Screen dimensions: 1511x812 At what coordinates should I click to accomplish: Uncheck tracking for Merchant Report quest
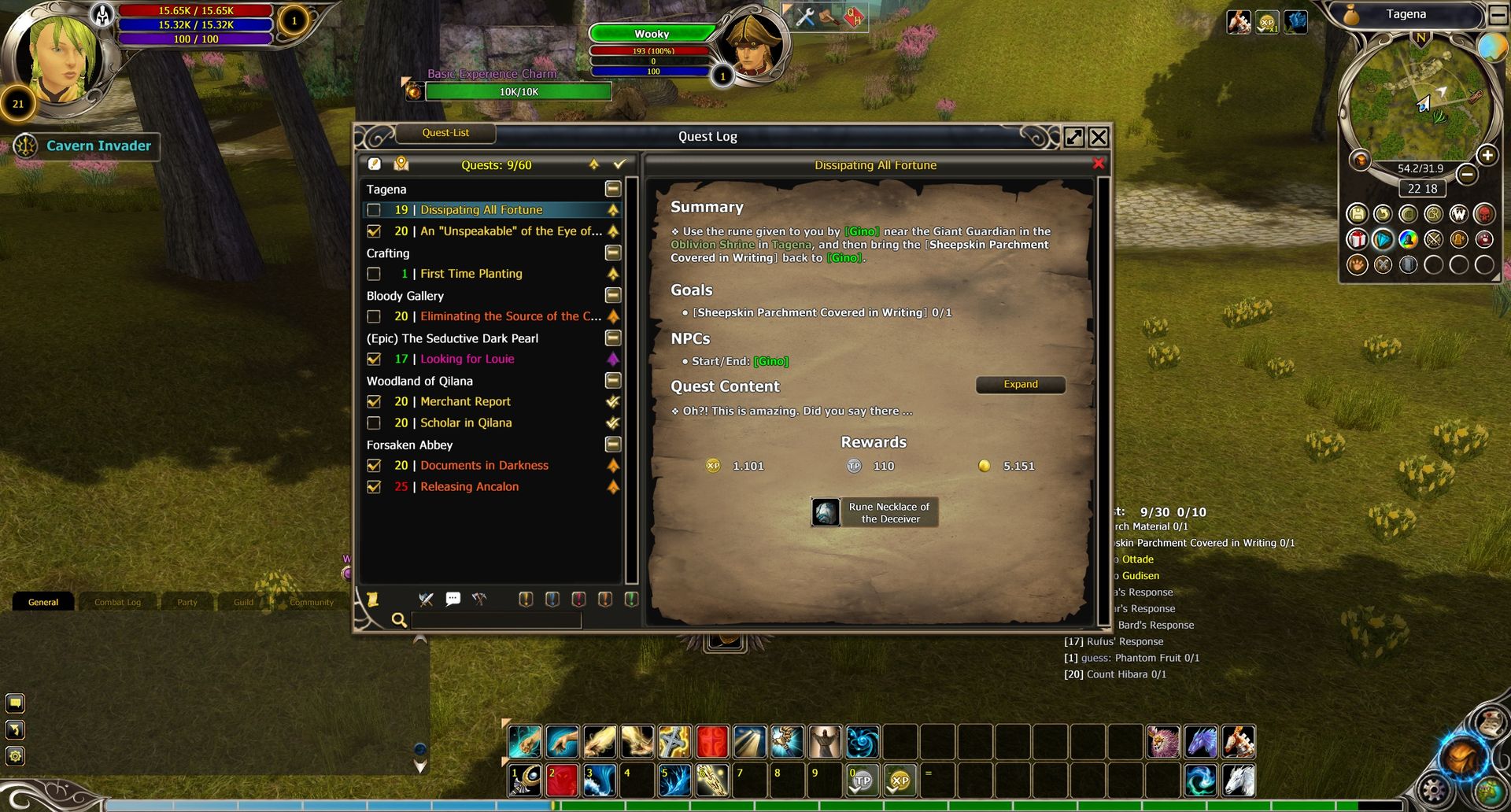374,402
